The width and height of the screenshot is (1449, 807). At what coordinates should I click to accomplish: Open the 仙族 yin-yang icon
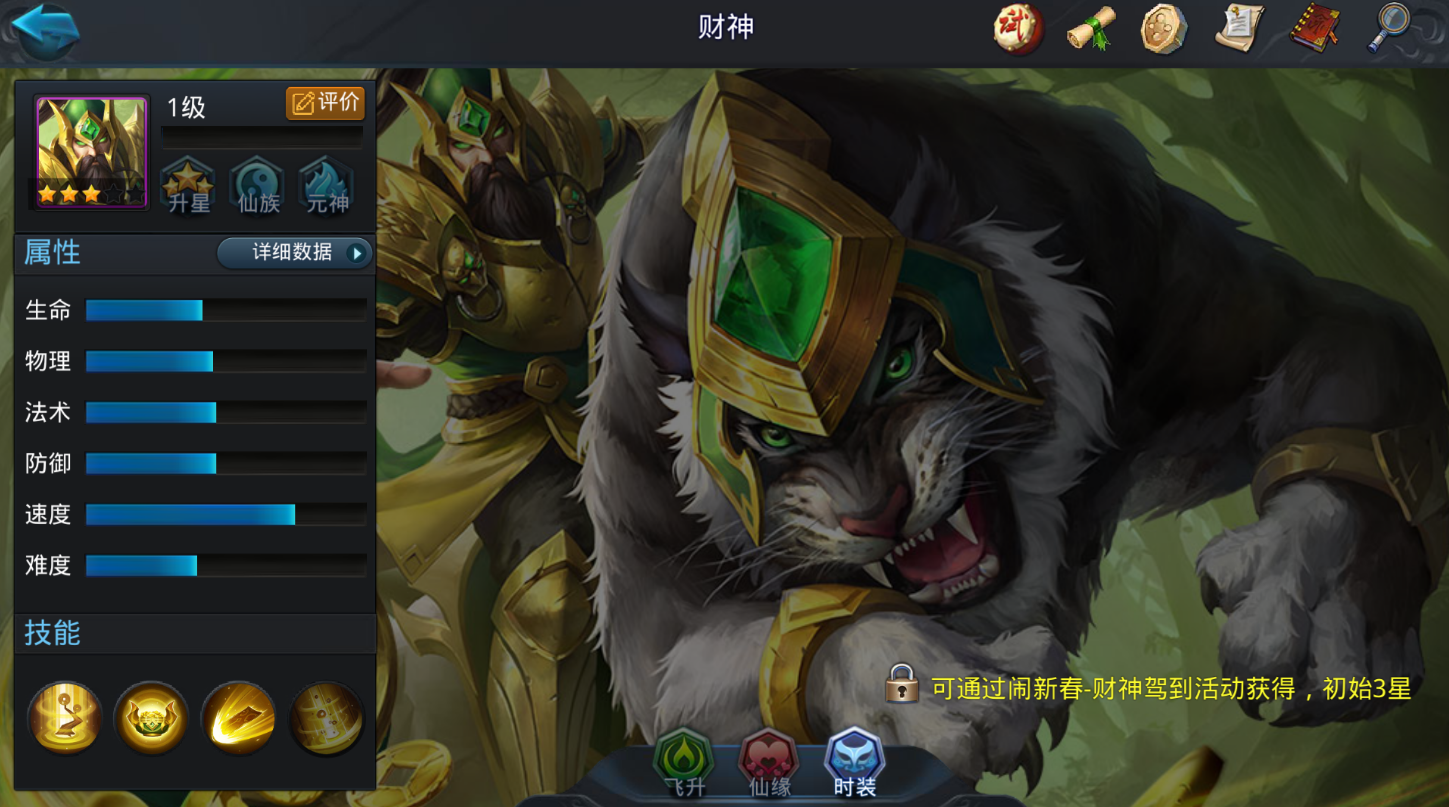point(258,185)
